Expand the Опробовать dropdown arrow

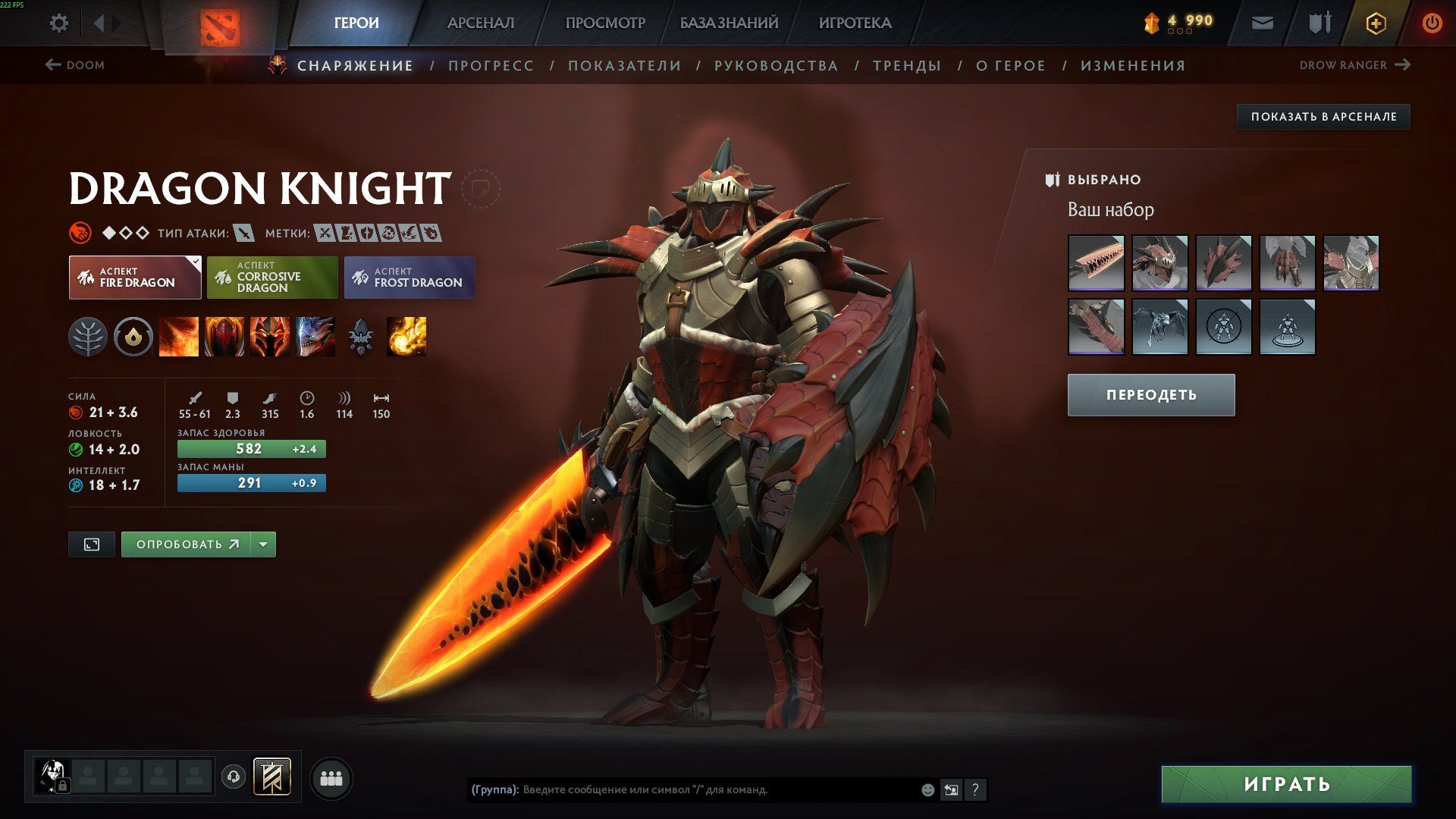263,544
